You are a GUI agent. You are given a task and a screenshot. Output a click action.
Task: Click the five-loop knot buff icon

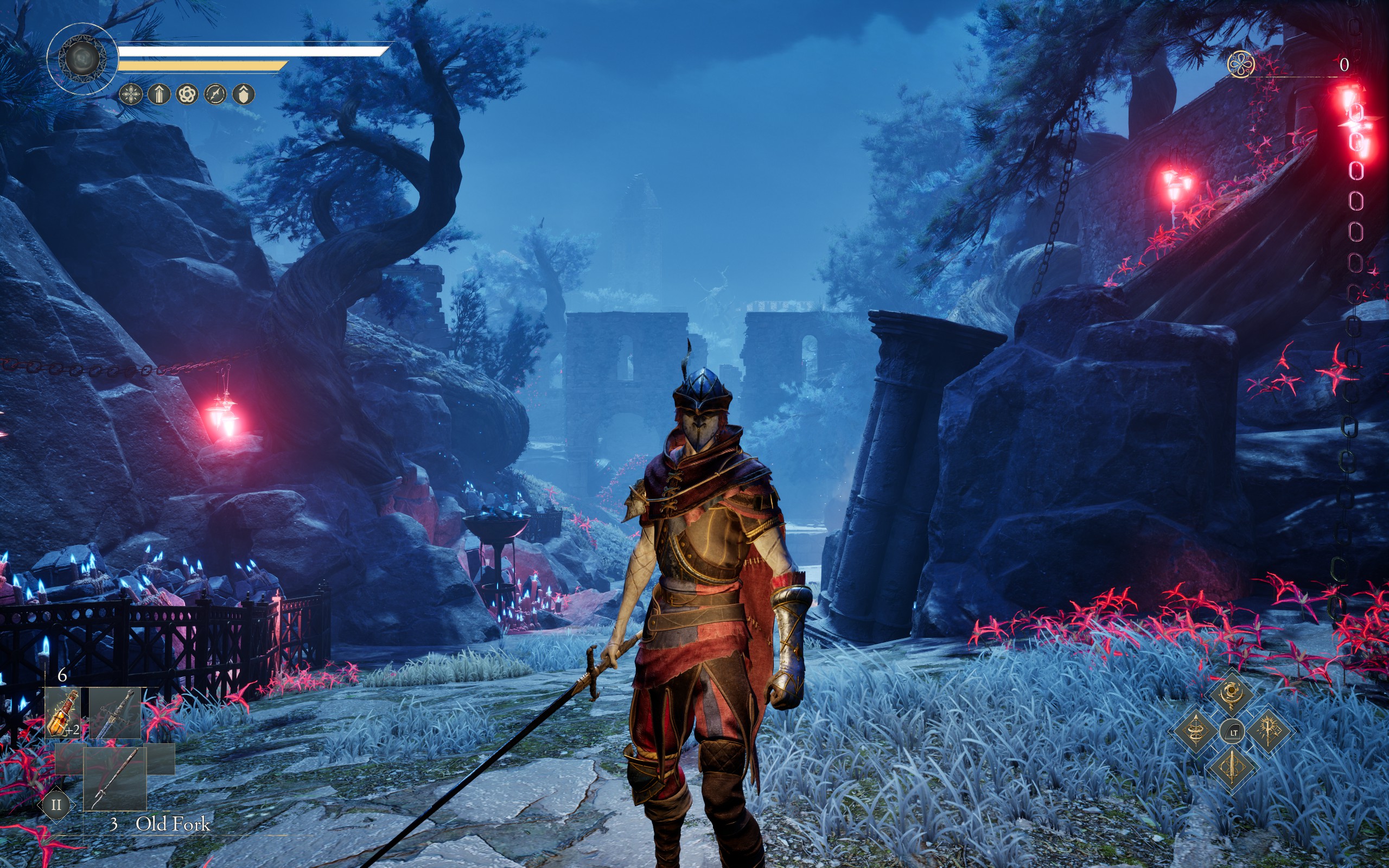pos(187,93)
